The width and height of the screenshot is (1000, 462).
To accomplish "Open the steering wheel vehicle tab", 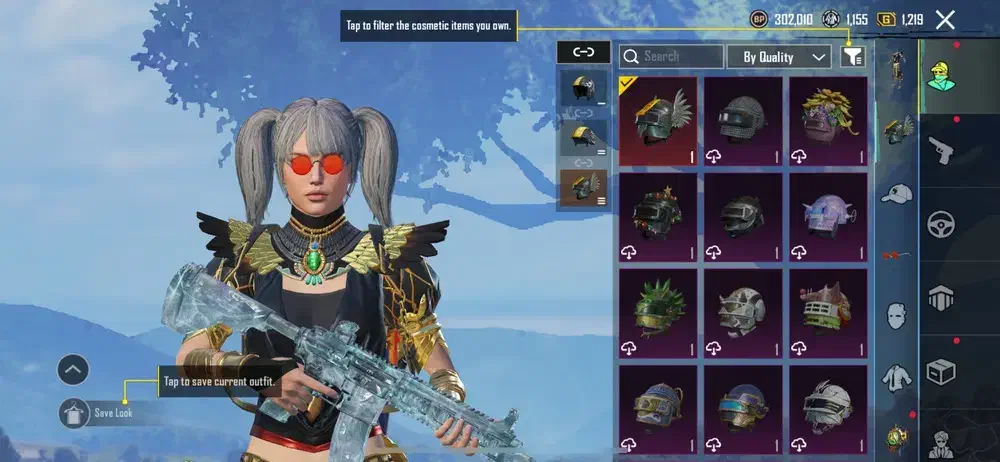I will 941,224.
